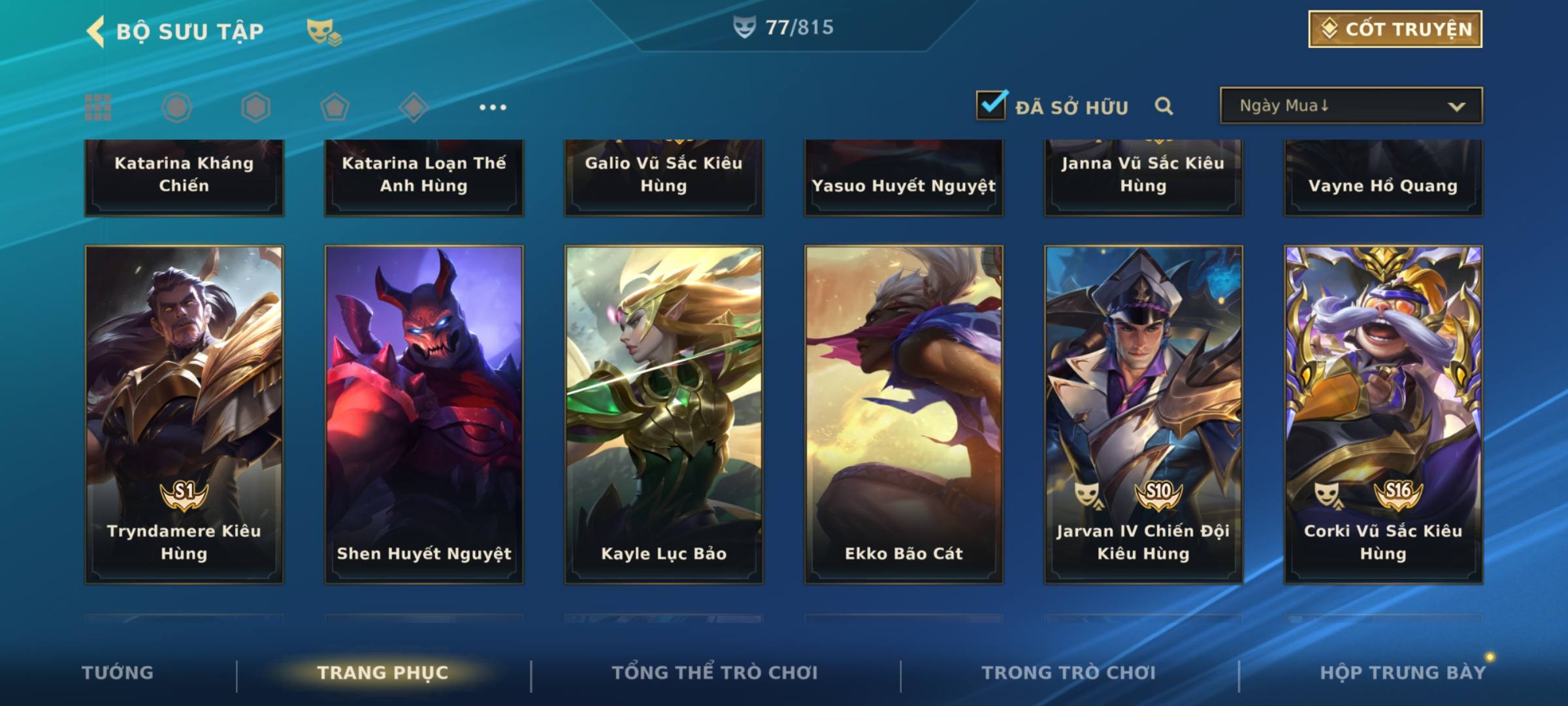
Task: Show the Trong Trò Chơi tab
Action: tap(1069, 673)
